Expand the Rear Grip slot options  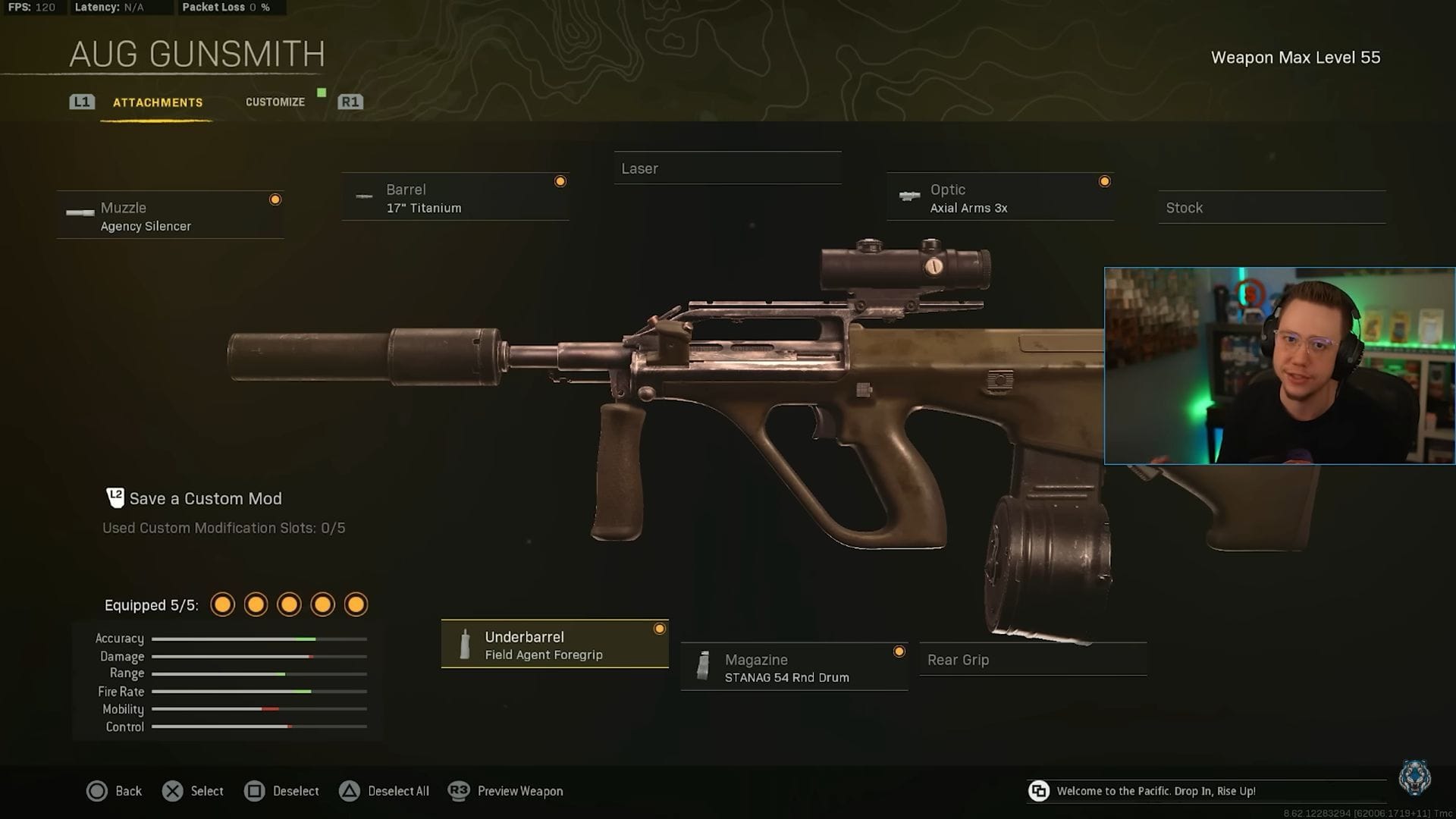click(x=1032, y=659)
